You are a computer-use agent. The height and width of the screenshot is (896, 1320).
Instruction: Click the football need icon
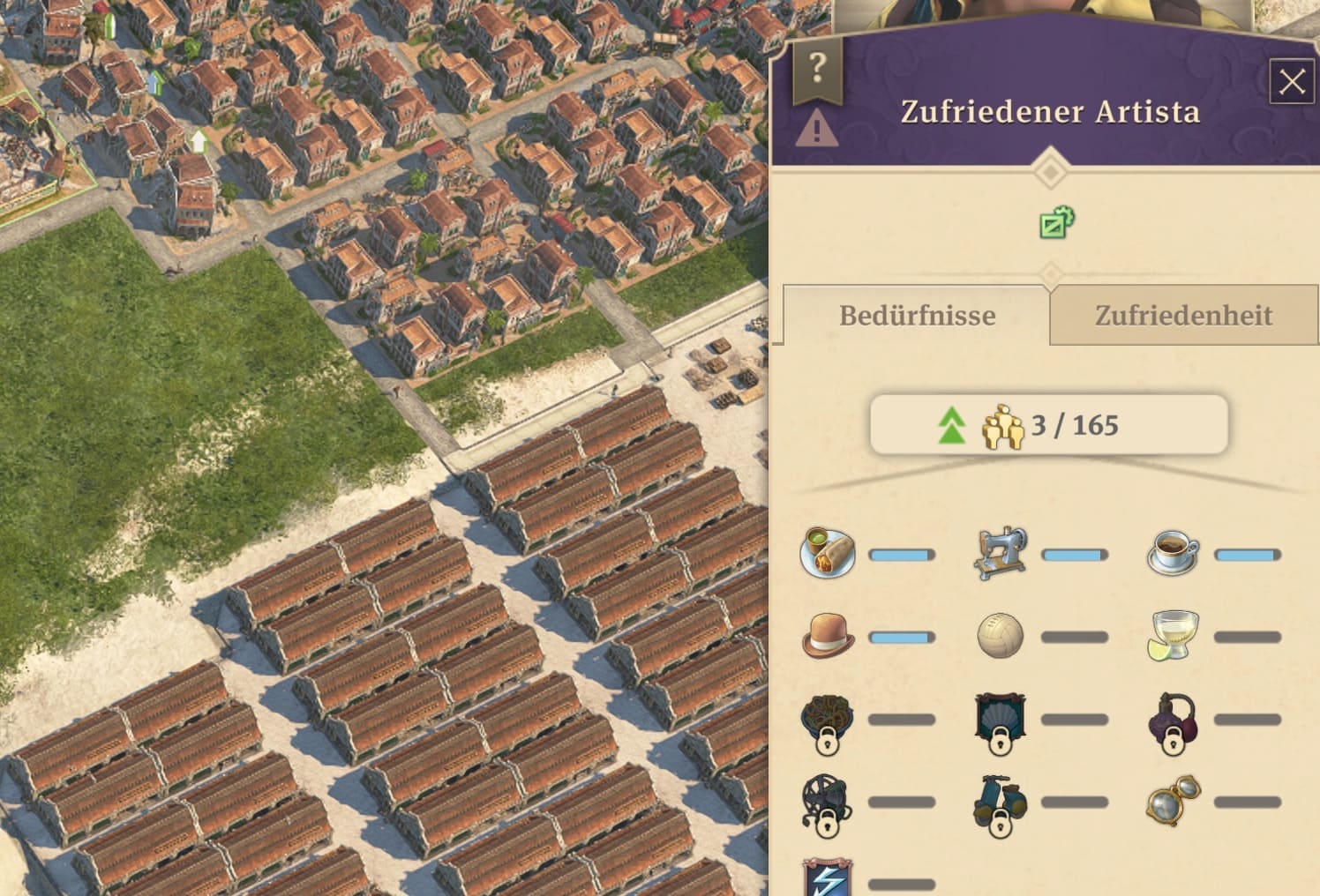pos(1001,636)
